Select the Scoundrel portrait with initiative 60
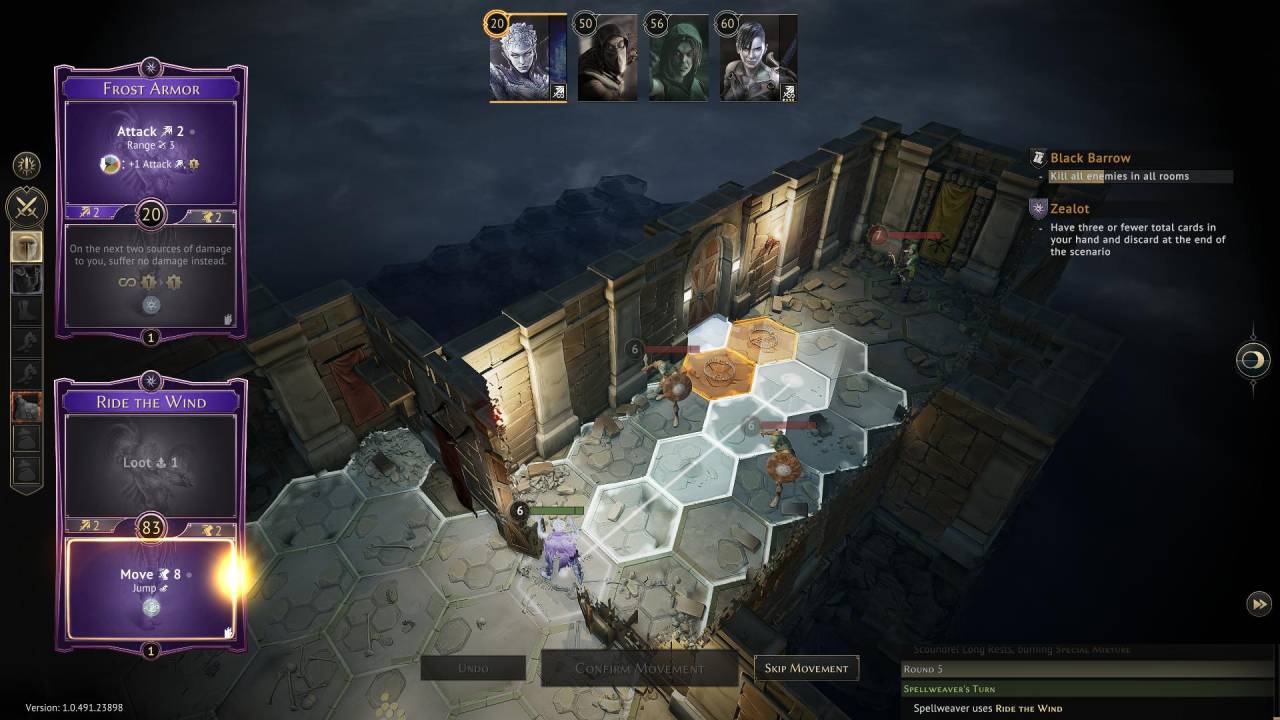Image resolution: width=1280 pixels, height=720 pixels. coord(758,58)
